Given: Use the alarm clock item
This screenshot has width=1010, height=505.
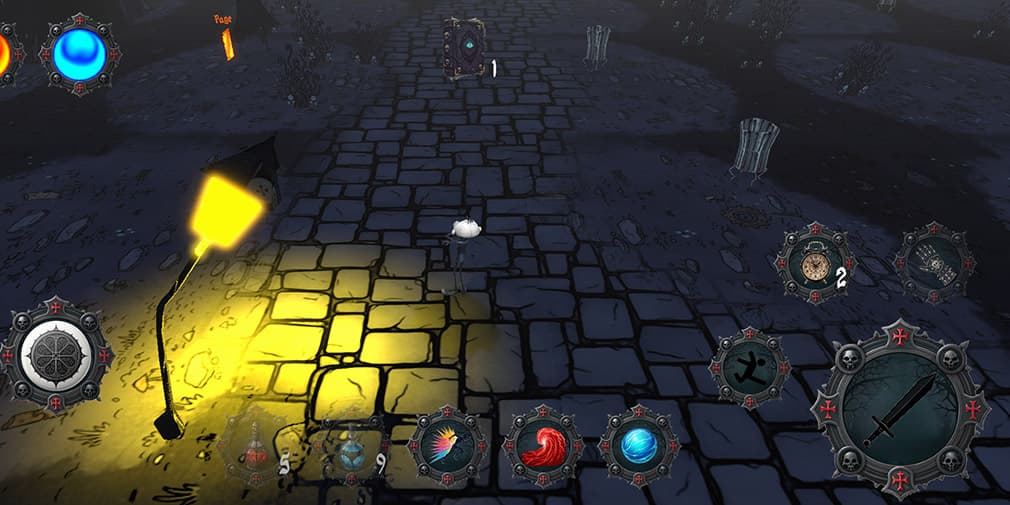Looking at the screenshot, I should coord(817,263).
